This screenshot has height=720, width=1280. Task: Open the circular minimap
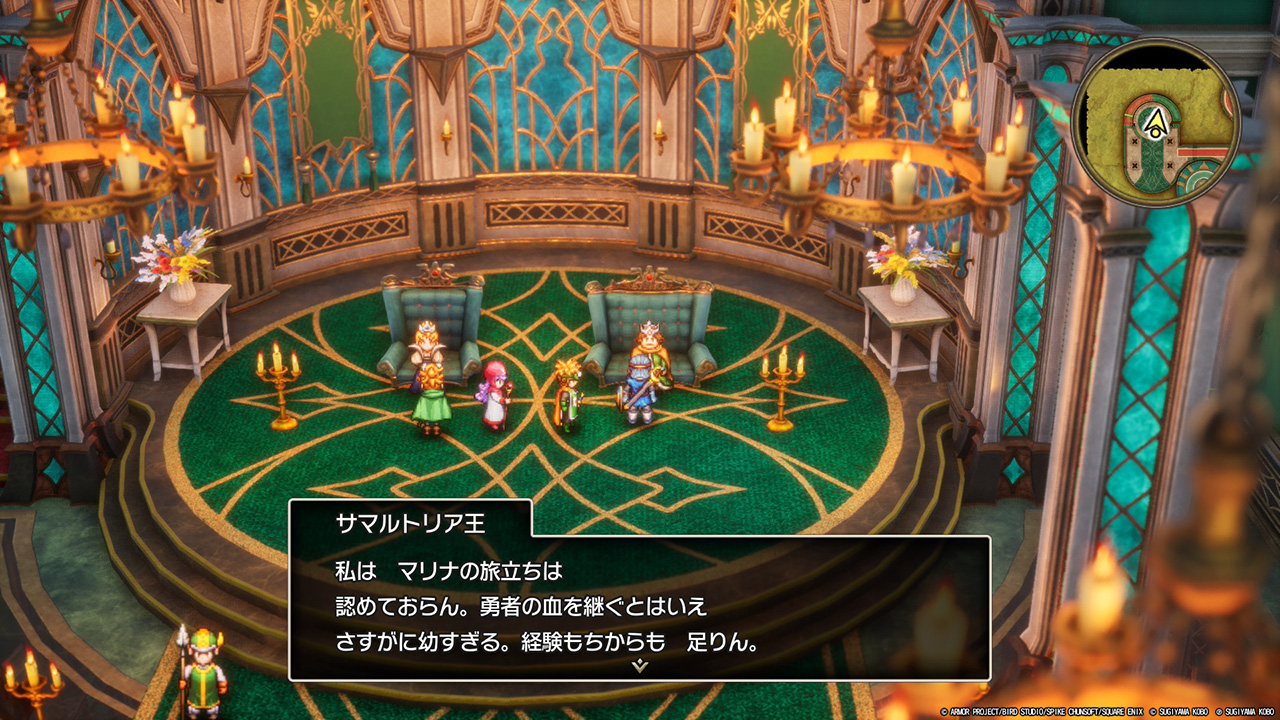1156,123
